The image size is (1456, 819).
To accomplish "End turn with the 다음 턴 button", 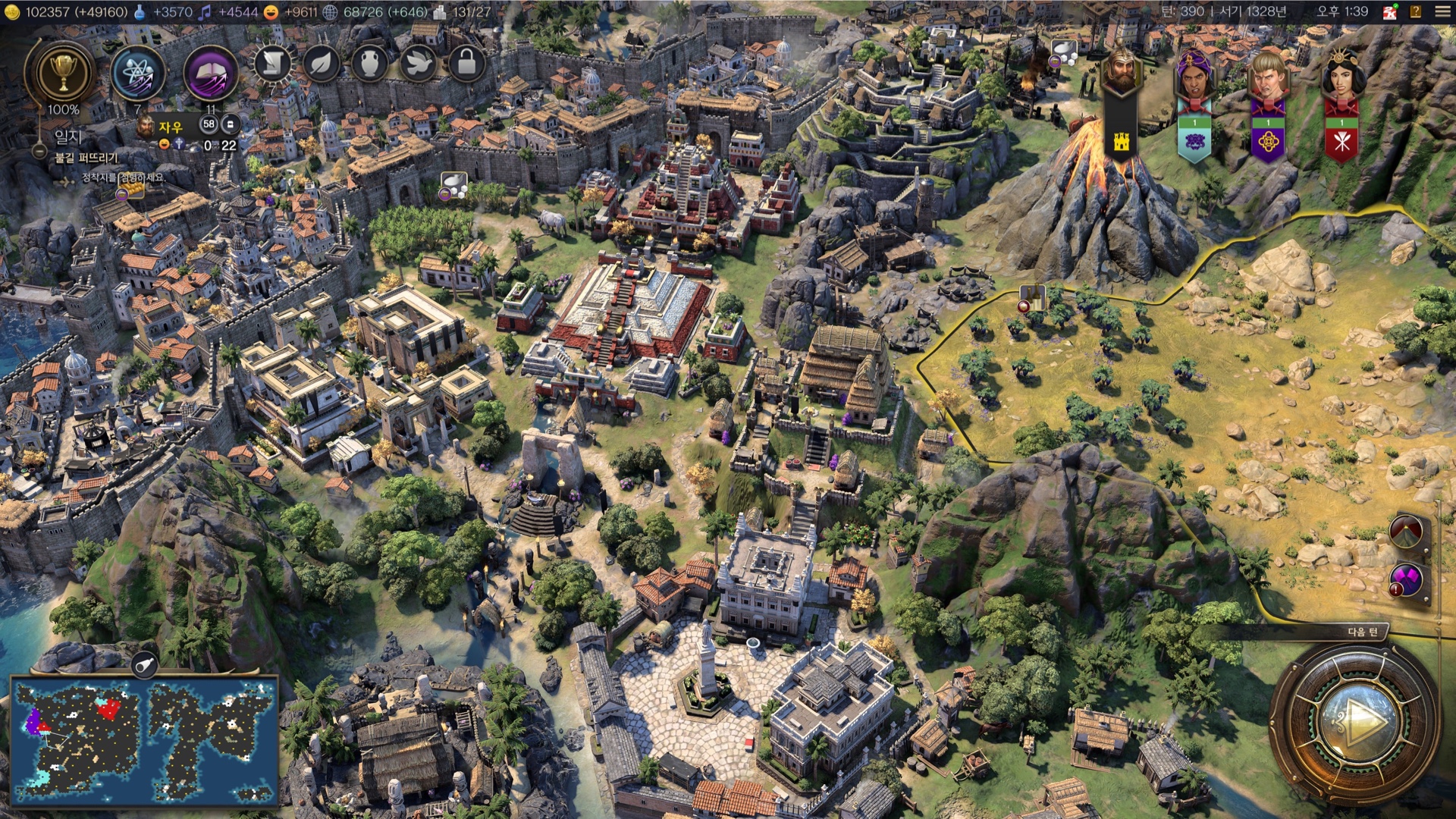I will pos(1355,721).
